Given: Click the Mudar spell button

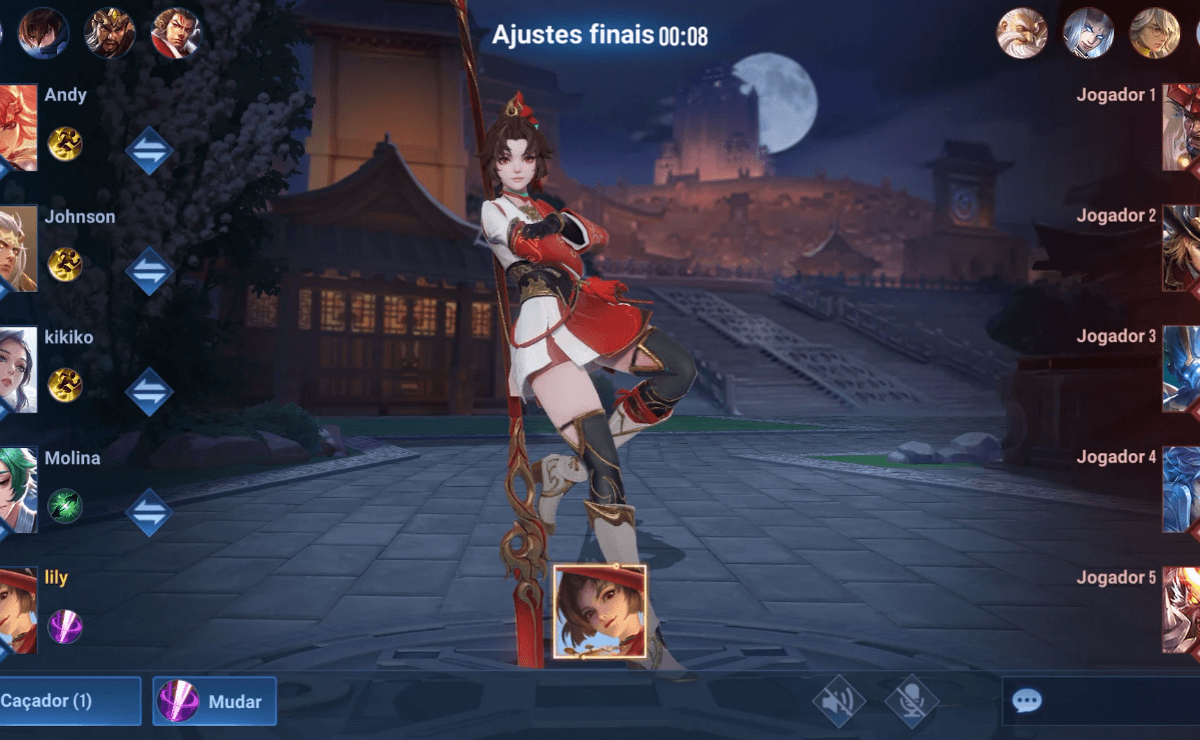Looking at the screenshot, I should click(215, 701).
